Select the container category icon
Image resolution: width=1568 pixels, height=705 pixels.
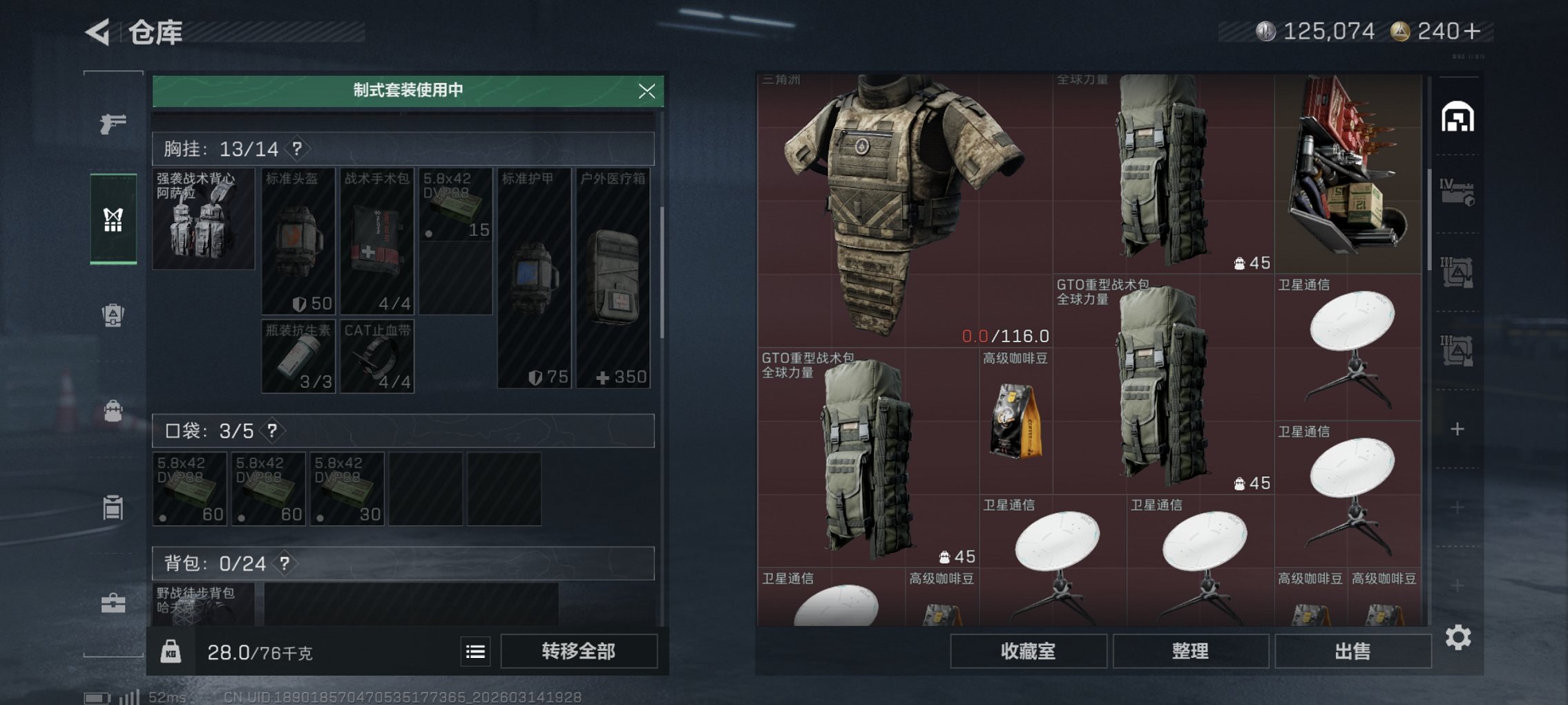click(x=114, y=508)
